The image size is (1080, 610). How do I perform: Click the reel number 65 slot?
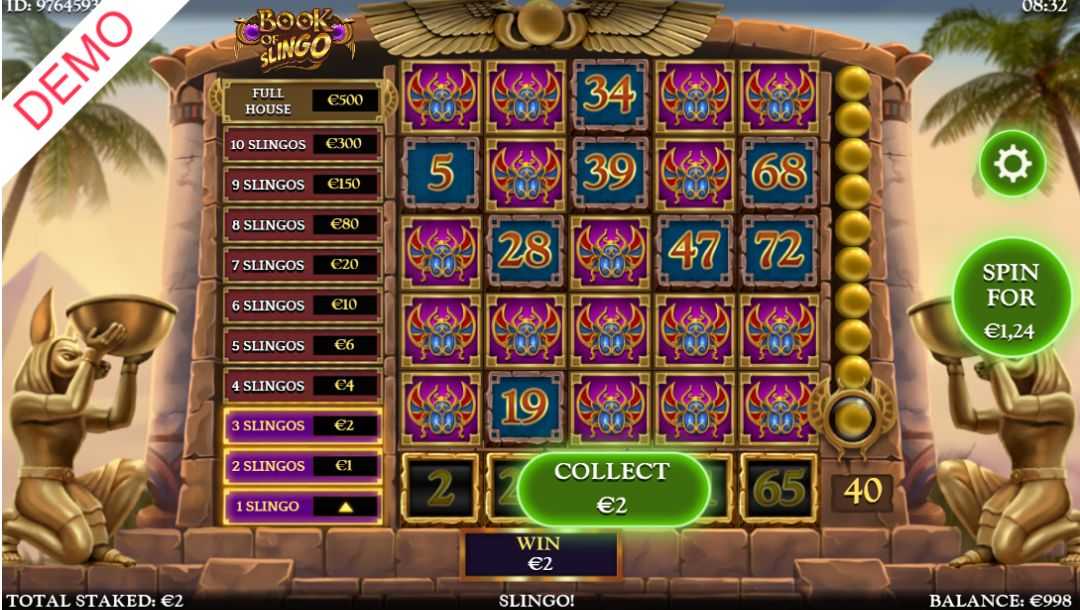(x=779, y=488)
